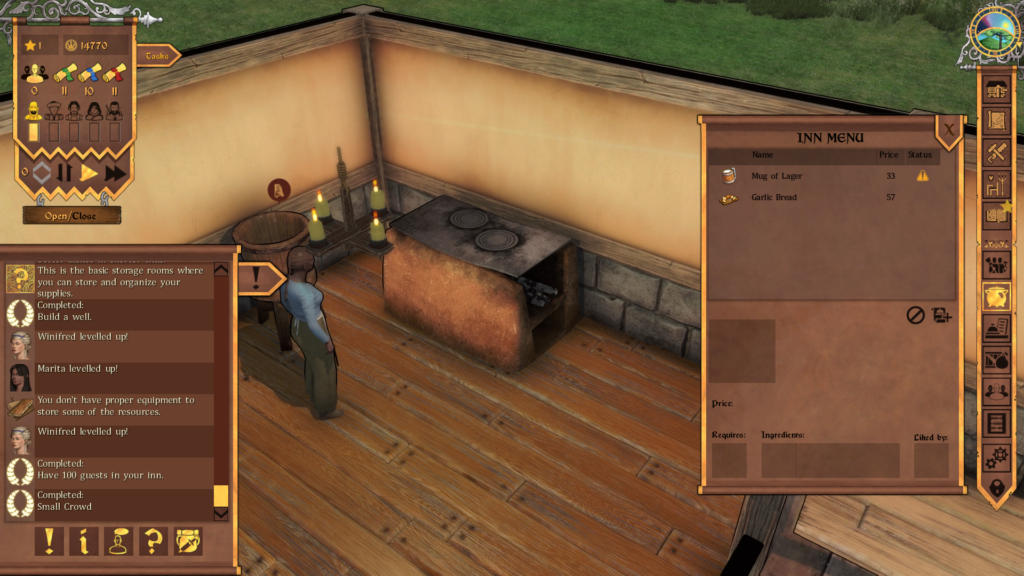Pause the game speed

pyautogui.click(x=64, y=173)
